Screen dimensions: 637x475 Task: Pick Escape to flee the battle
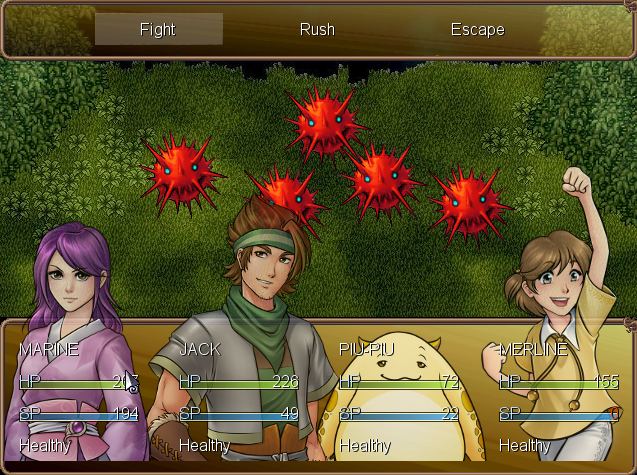point(477,30)
